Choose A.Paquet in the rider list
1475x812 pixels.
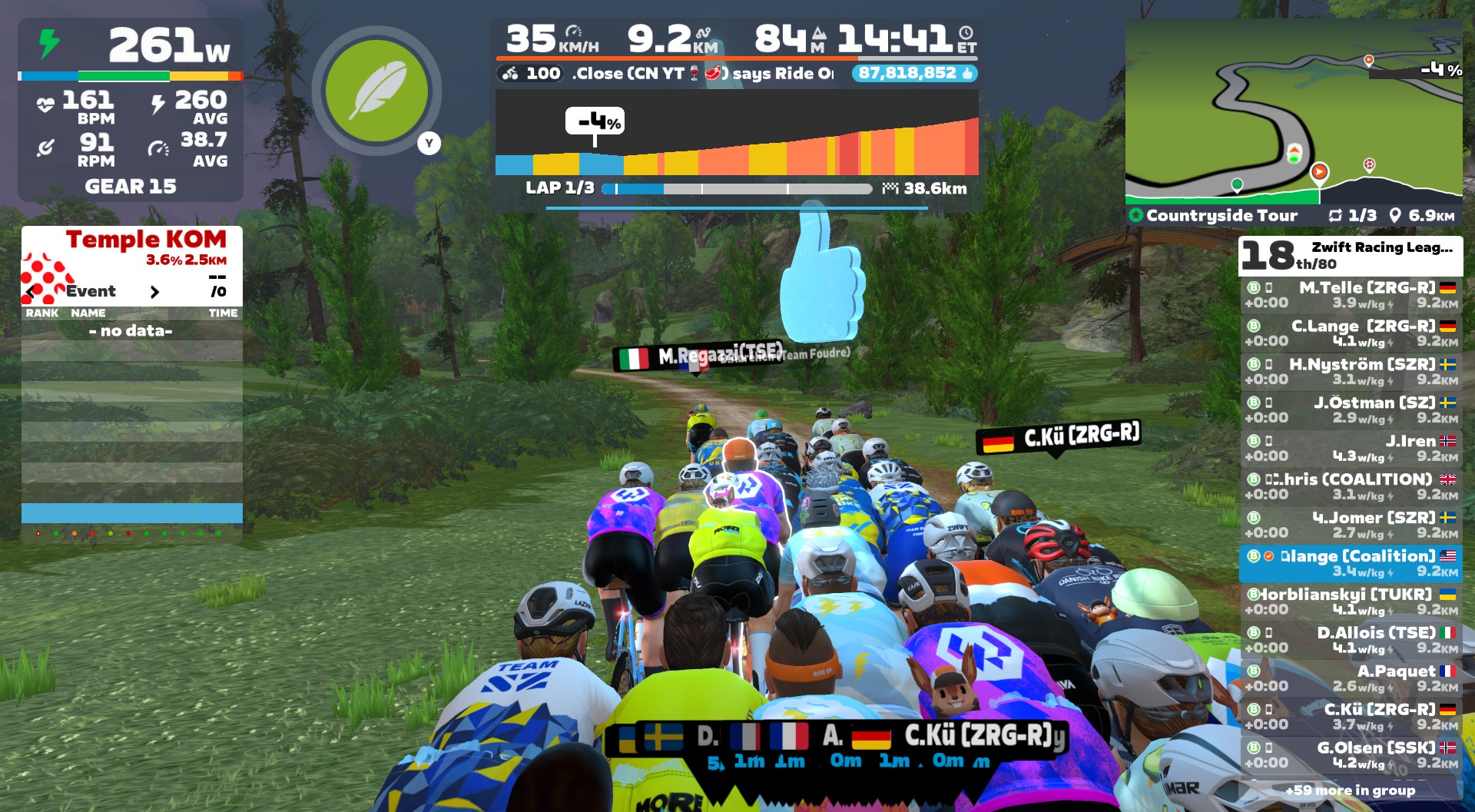tap(1351, 678)
